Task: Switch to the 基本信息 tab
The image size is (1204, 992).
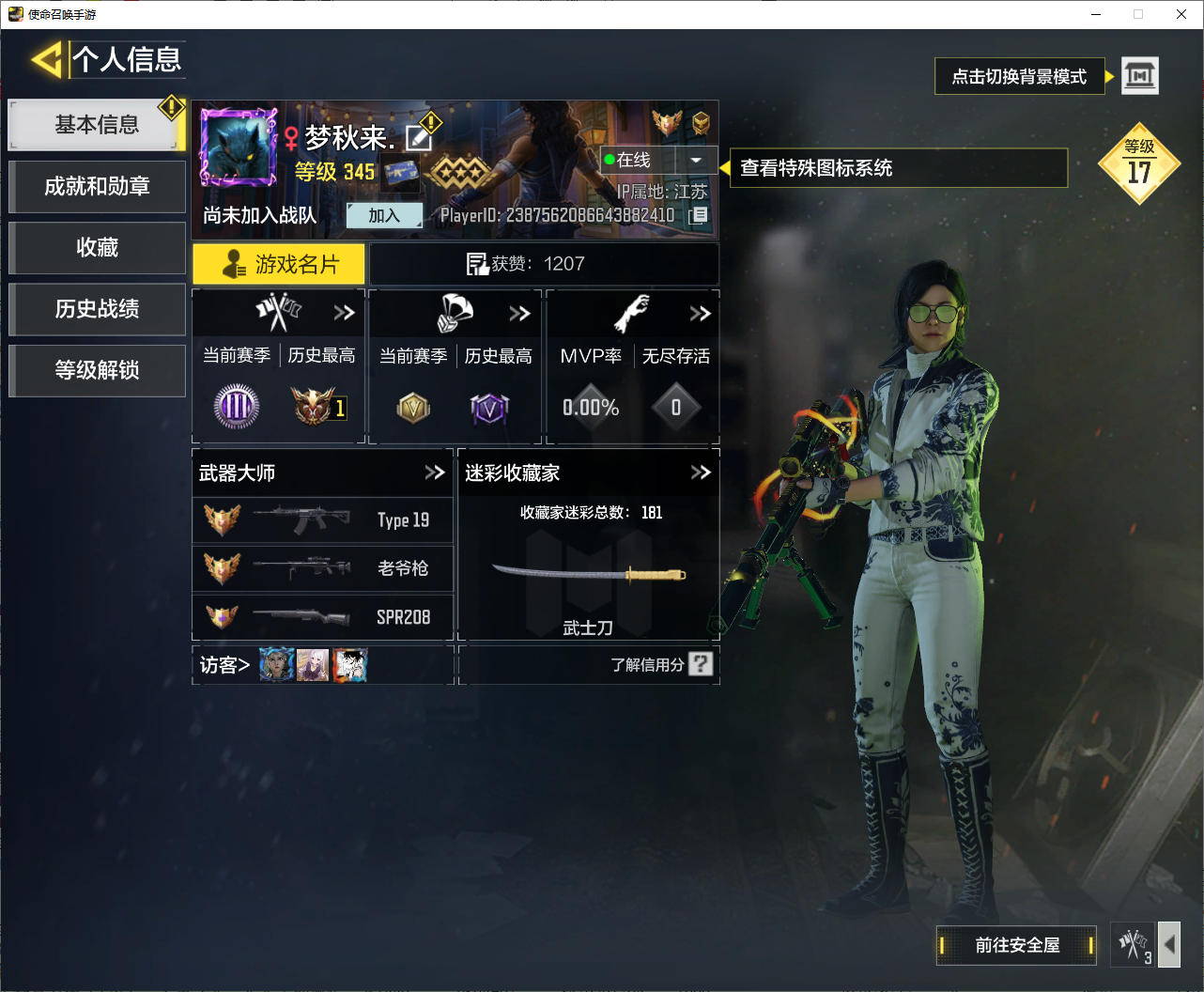Action: pos(96,125)
